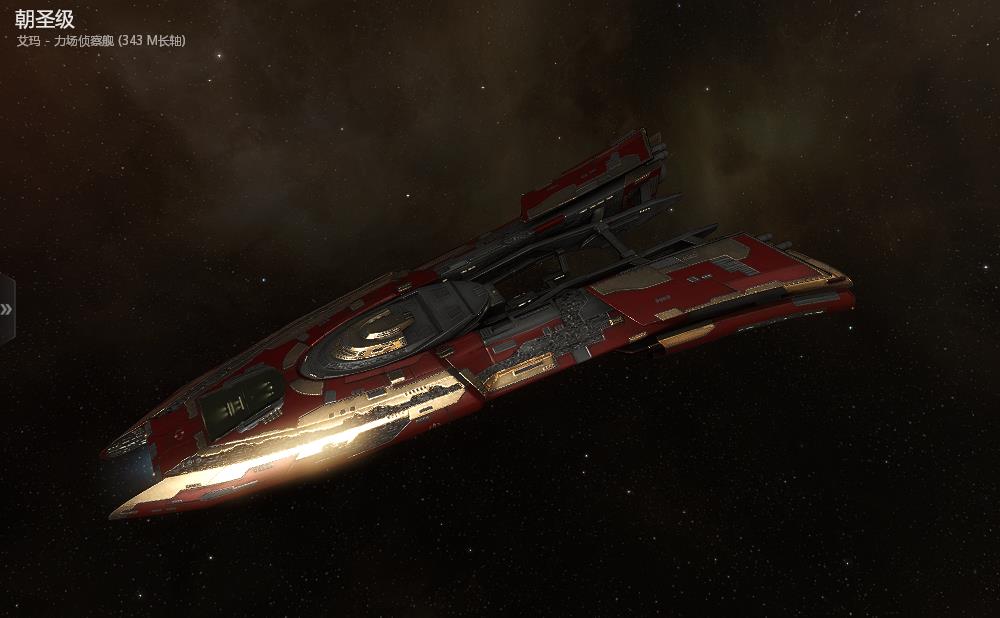The height and width of the screenshot is (618, 1000).
Task: Expand the side panel with the double-arrow tab
Action: coord(6,309)
